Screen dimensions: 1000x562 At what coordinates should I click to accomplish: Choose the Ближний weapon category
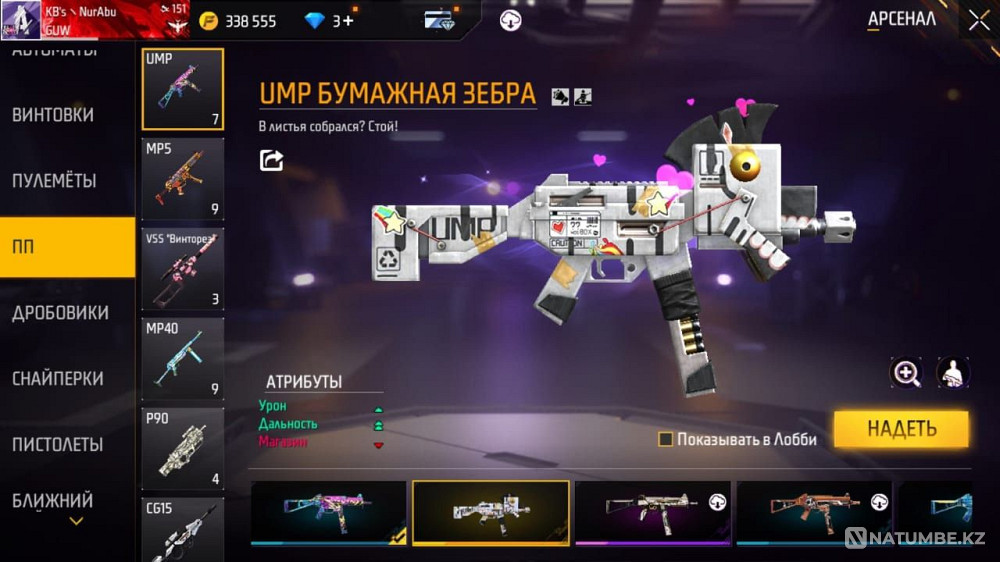53,500
